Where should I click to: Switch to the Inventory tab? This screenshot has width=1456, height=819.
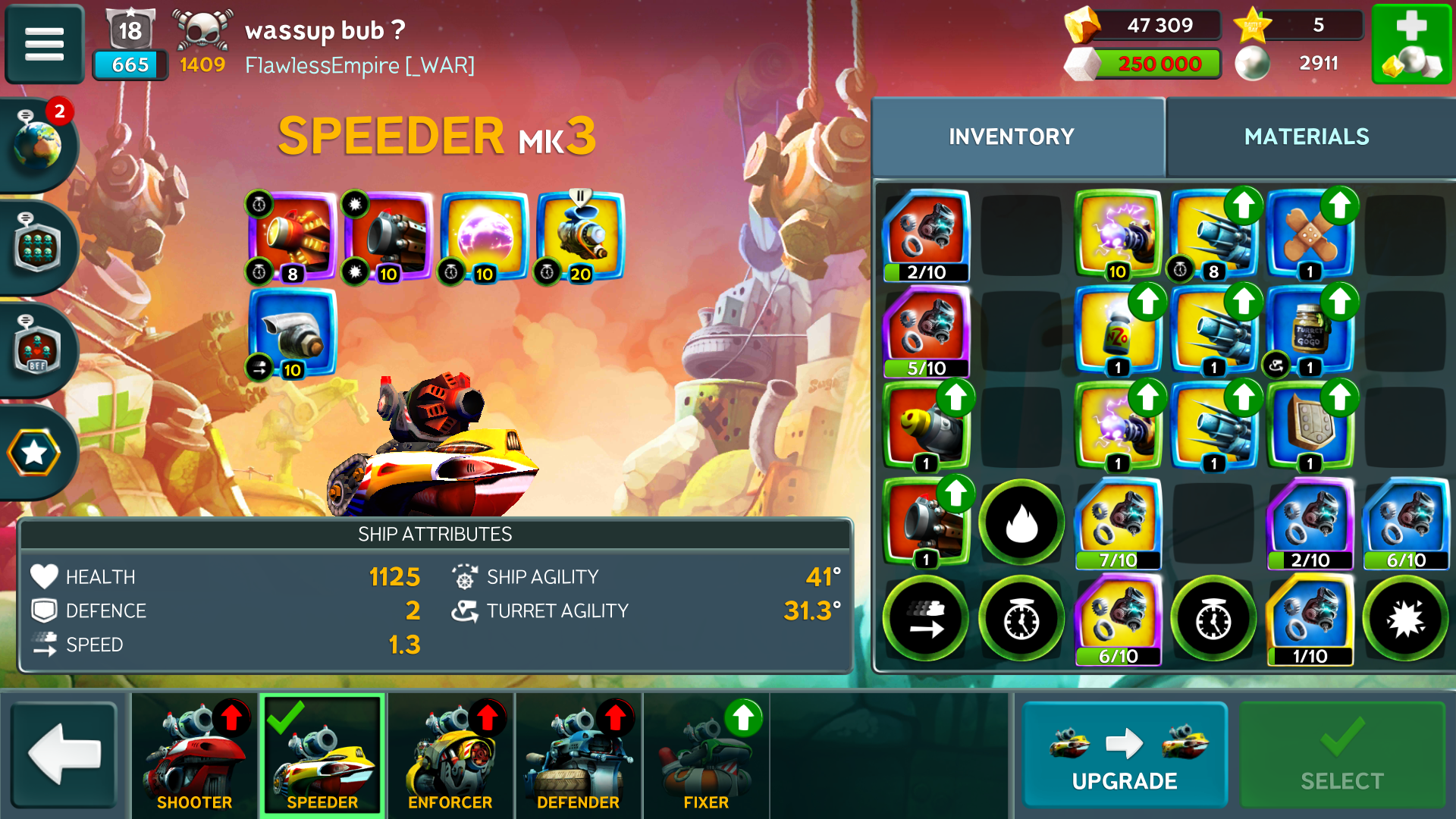[1011, 136]
